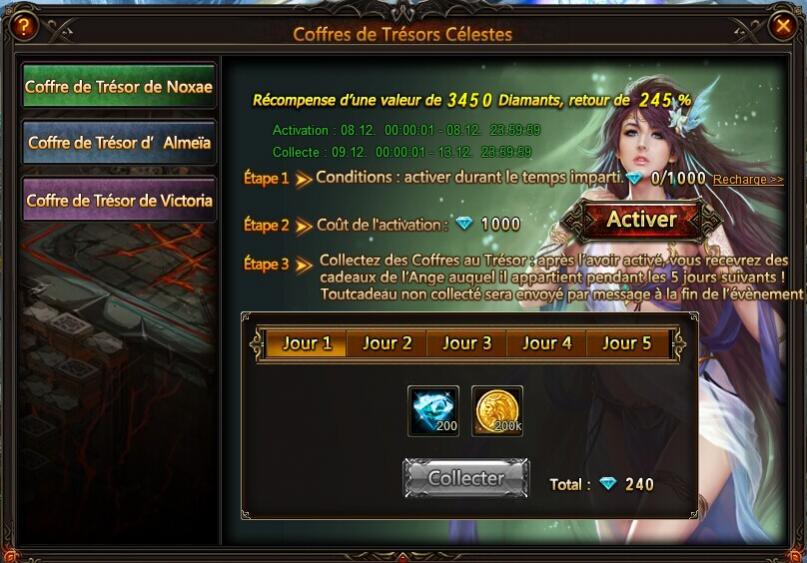This screenshot has height=563, width=807.
Task: Click the red Activer button
Action: 641,219
